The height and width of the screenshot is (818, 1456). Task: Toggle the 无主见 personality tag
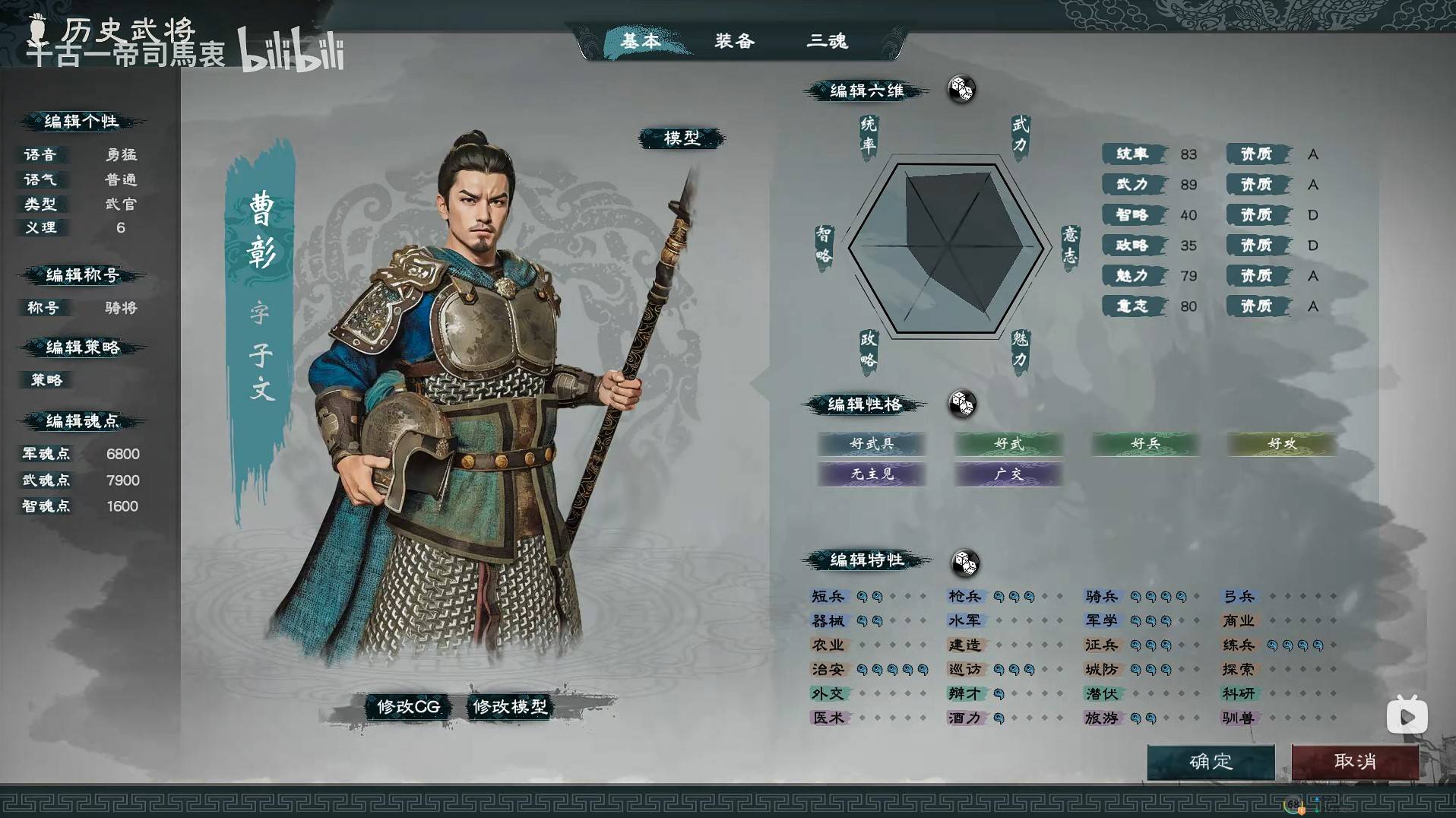[871, 474]
